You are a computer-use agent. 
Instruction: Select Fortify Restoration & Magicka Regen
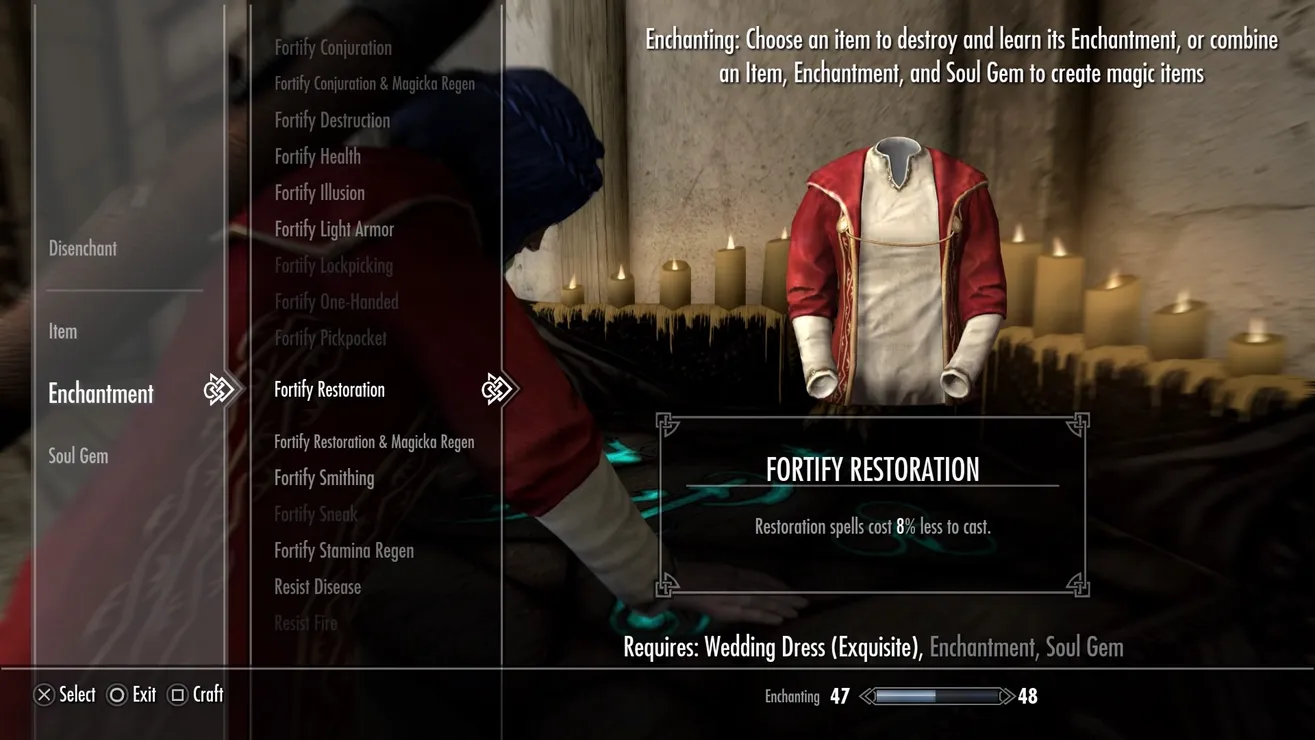click(x=374, y=442)
